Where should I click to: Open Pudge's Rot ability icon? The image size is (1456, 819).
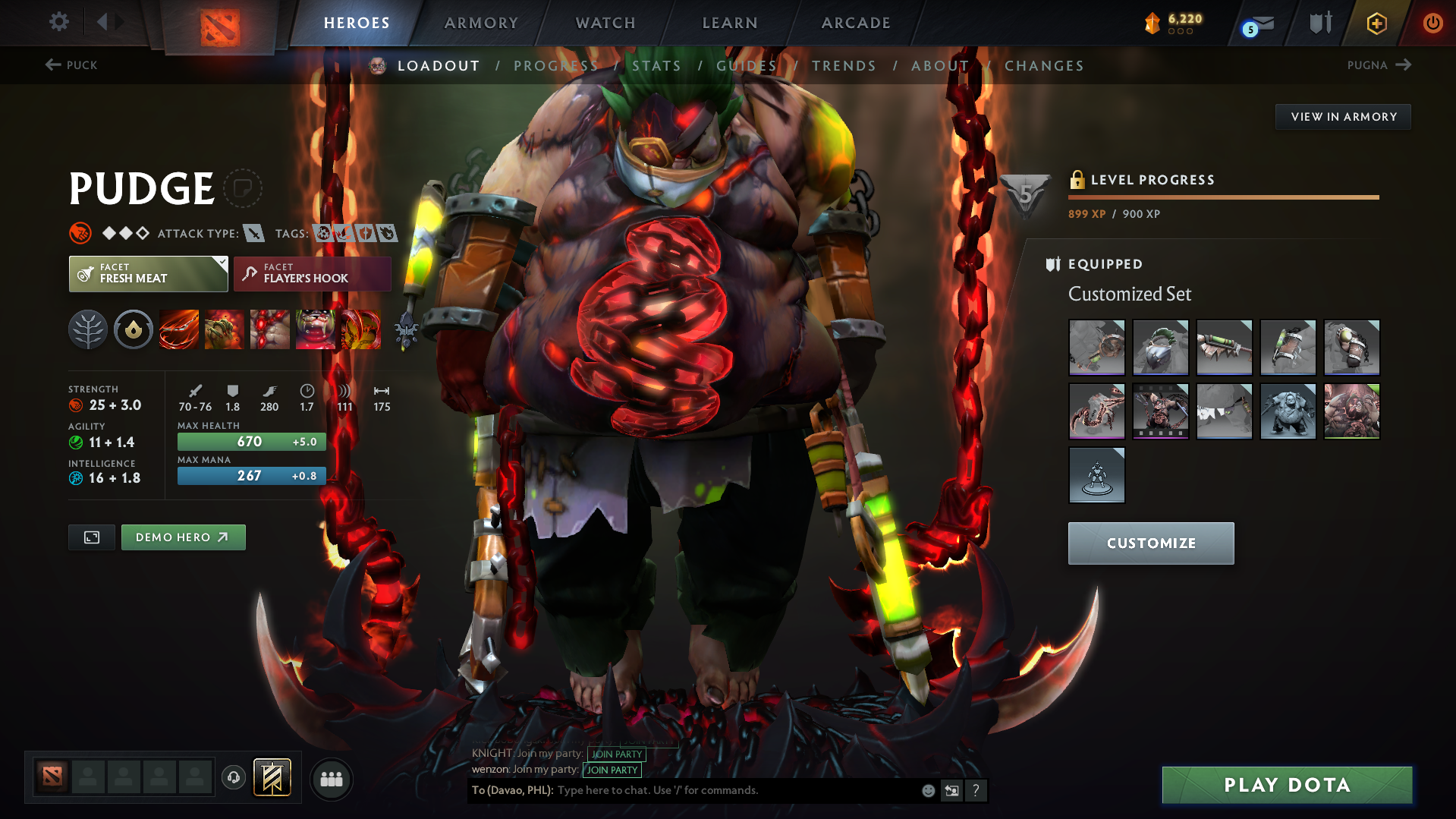point(224,329)
